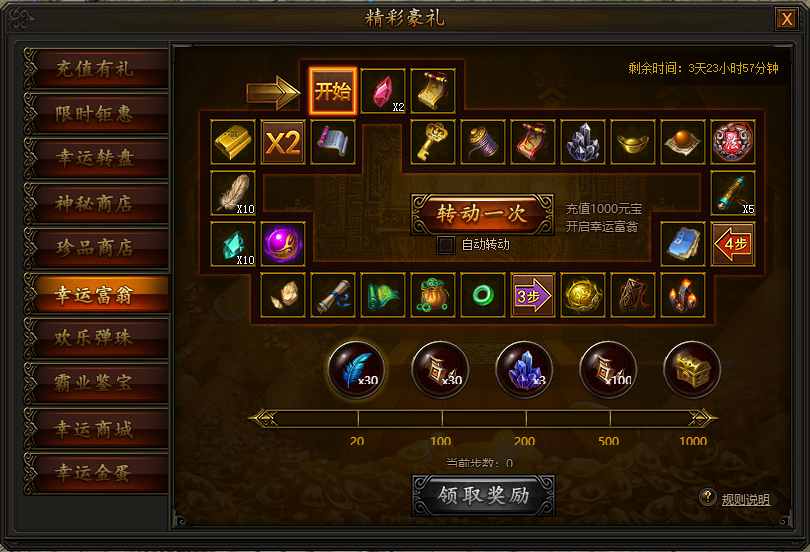Select the 幸运转盘 tab
Screen dimensions: 810x552
[x=95, y=159]
